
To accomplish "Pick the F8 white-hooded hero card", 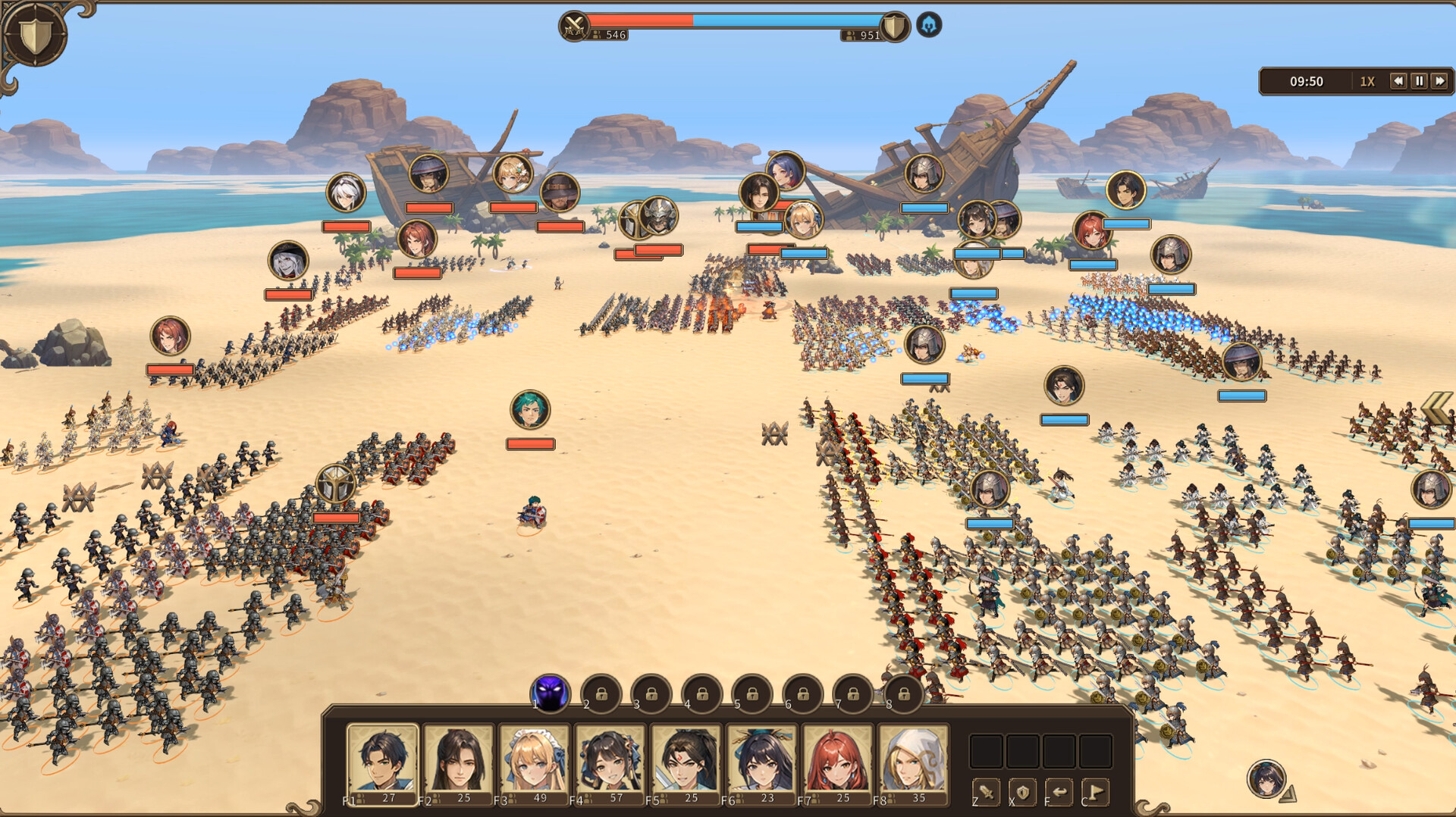I will [913, 762].
